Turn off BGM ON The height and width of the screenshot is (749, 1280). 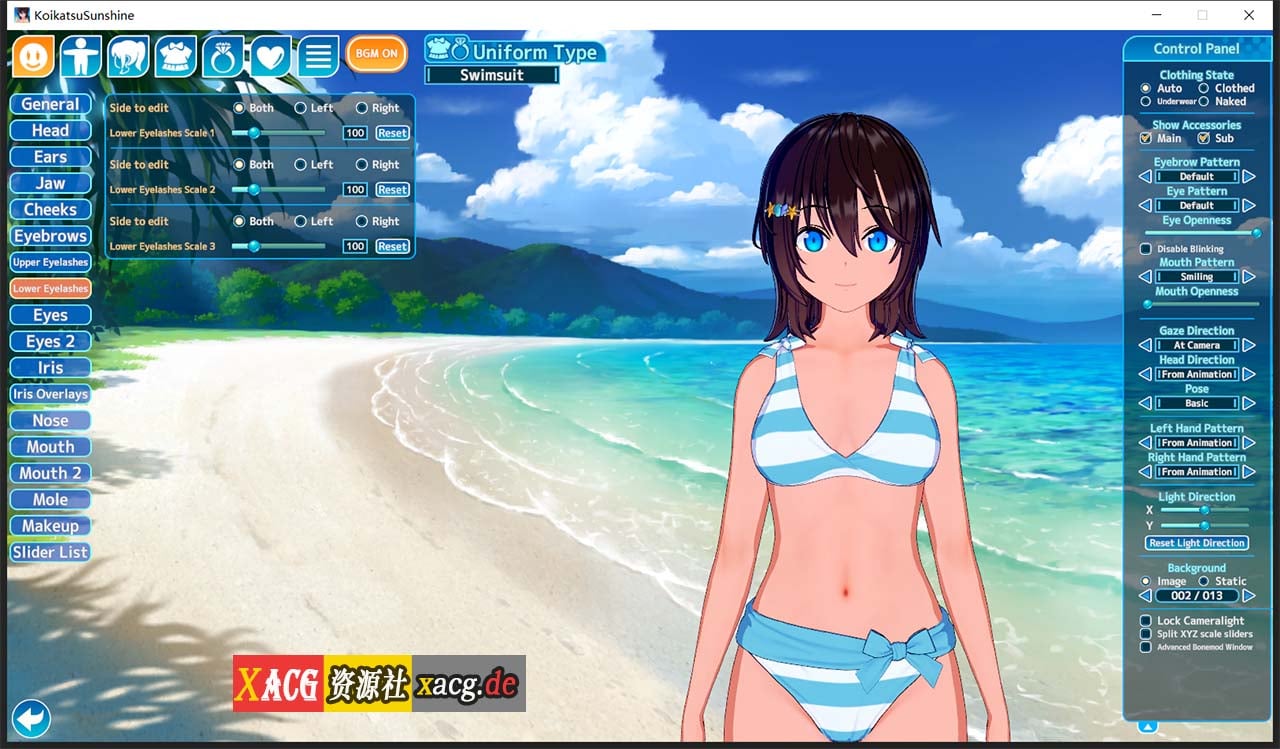376,54
